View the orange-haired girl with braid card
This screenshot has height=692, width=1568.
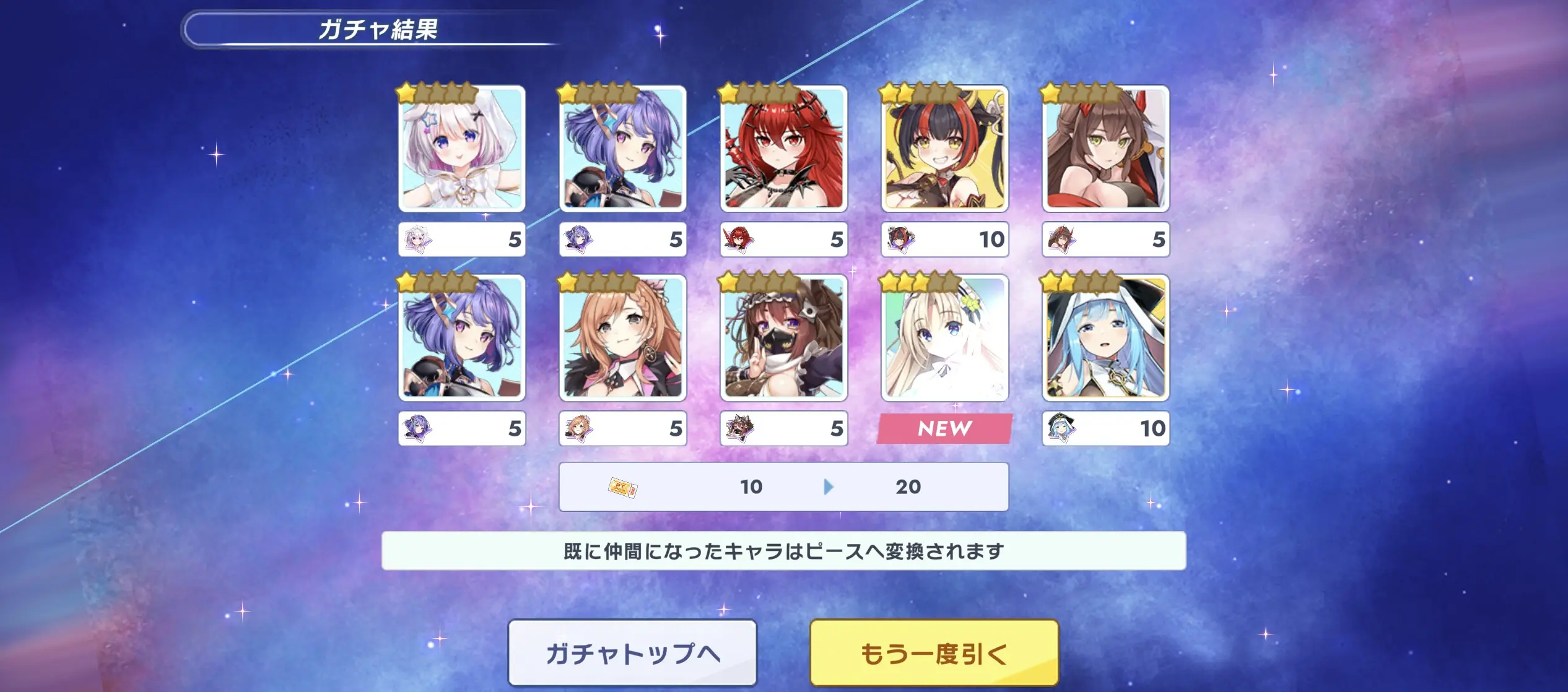click(622, 338)
